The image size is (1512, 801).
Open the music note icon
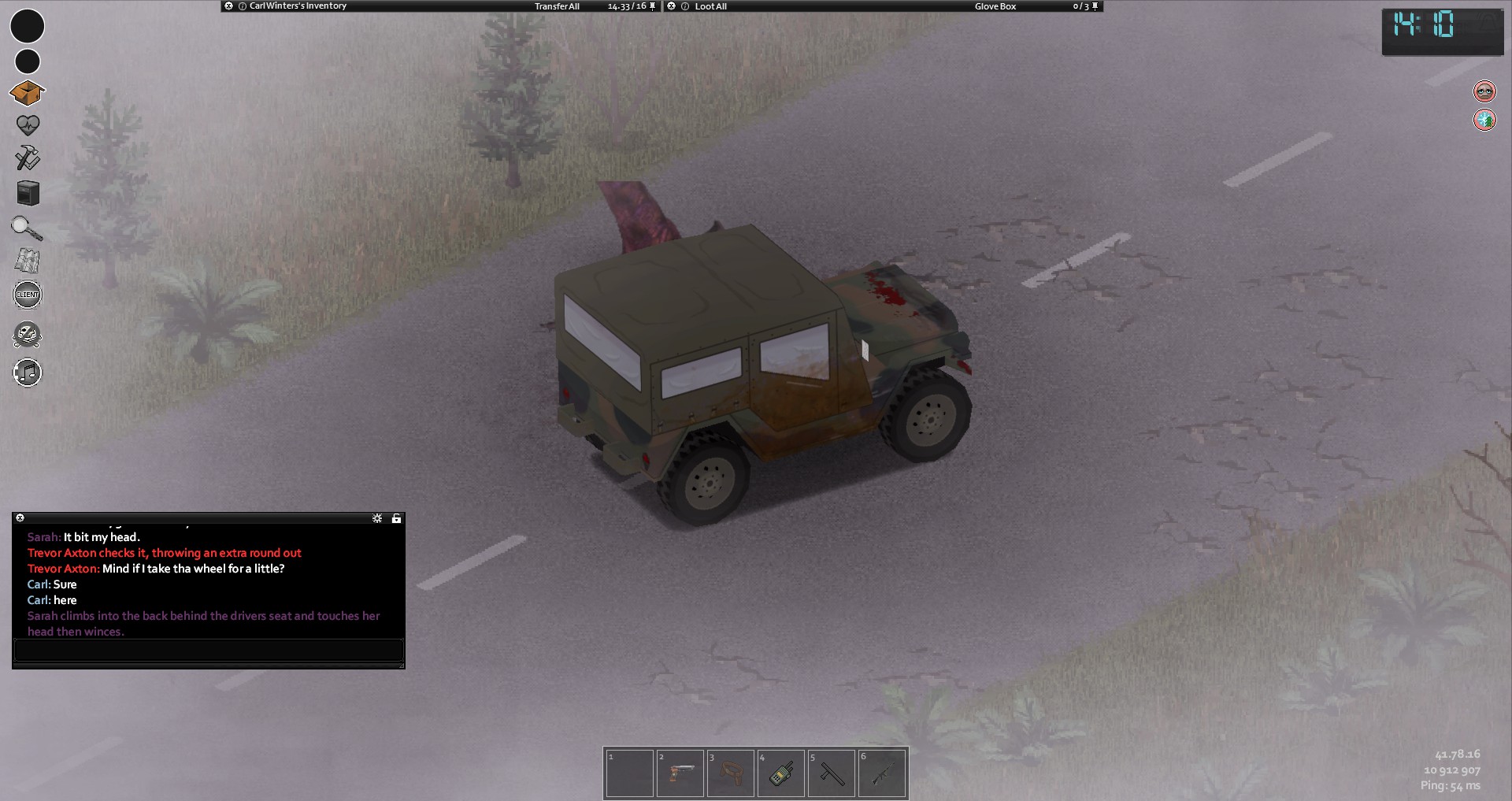point(28,372)
